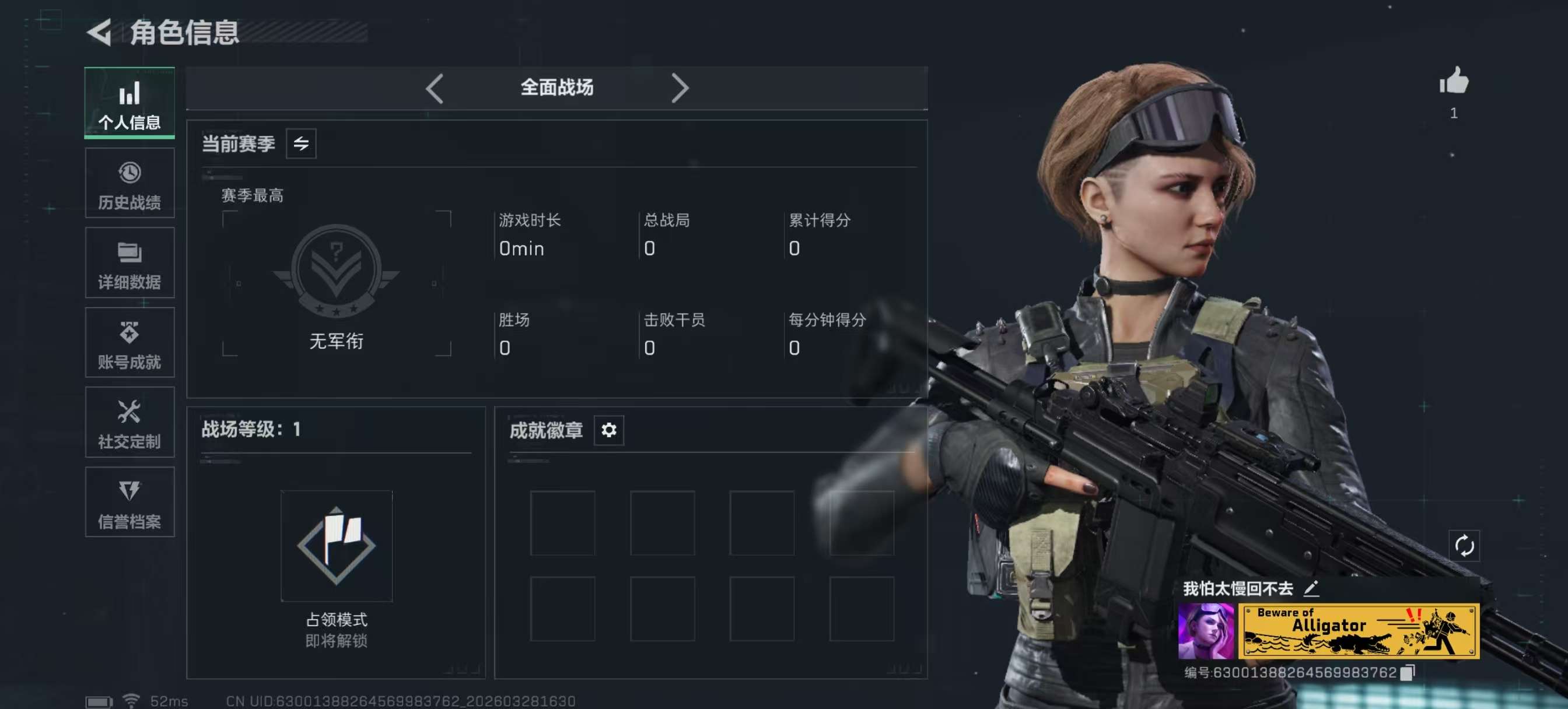
Task: Open the 社交定制 tab
Action: 129,423
